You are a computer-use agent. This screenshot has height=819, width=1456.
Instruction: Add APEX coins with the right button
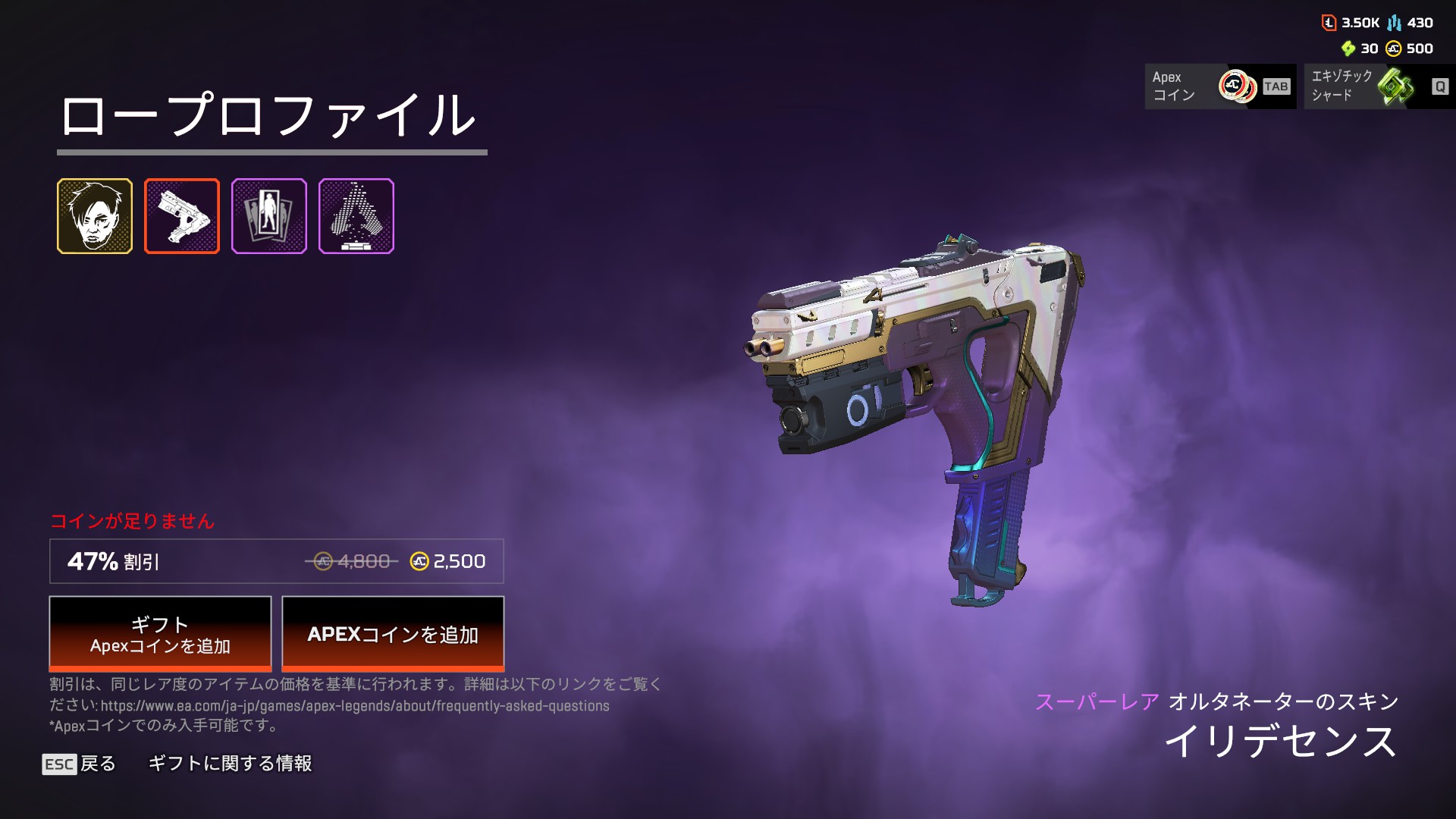pyautogui.click(x=393, y=634)
